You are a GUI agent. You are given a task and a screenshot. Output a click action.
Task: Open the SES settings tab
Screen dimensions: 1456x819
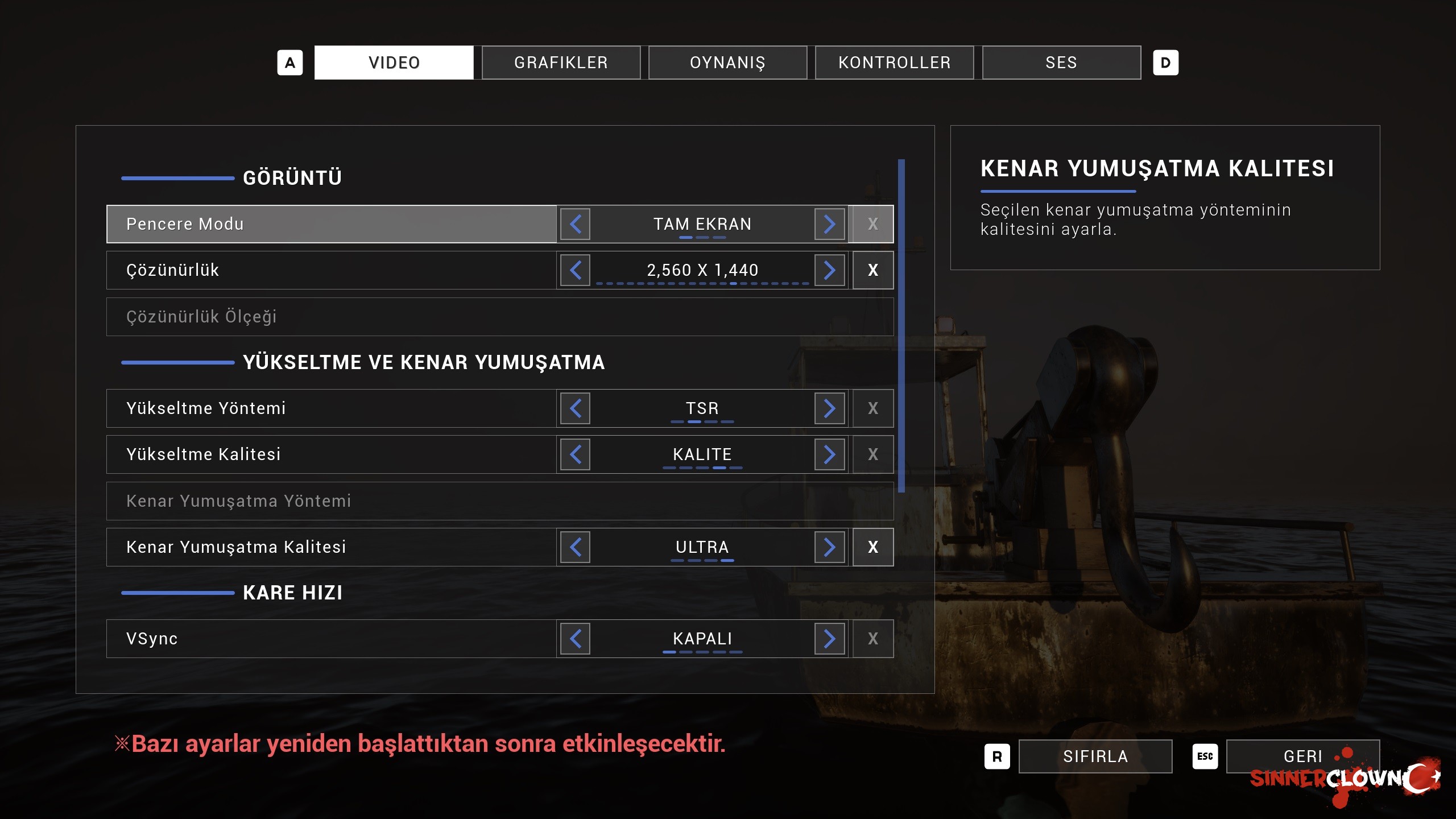tap(1061, 63)
